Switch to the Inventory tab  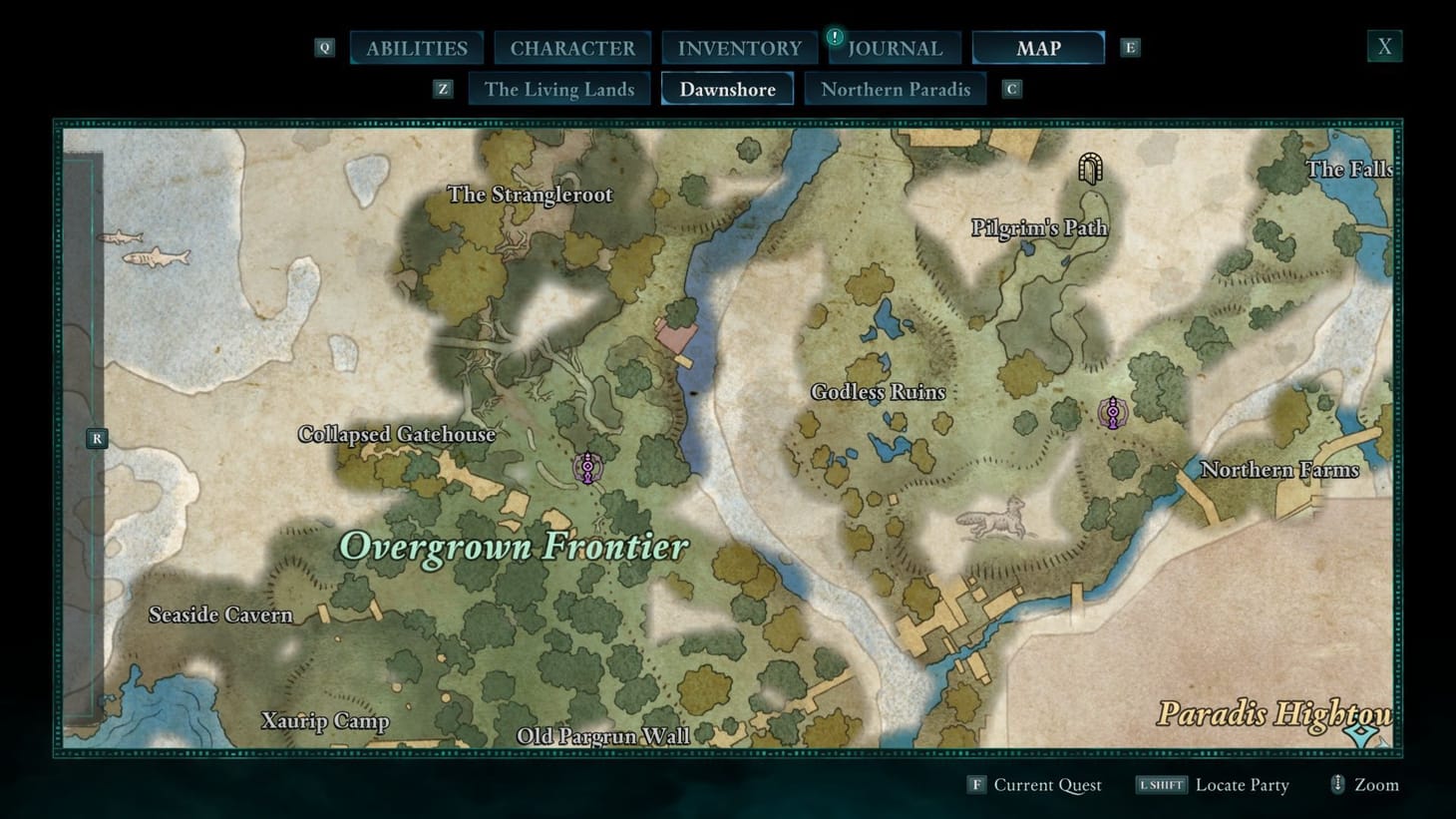click(739, 47)
